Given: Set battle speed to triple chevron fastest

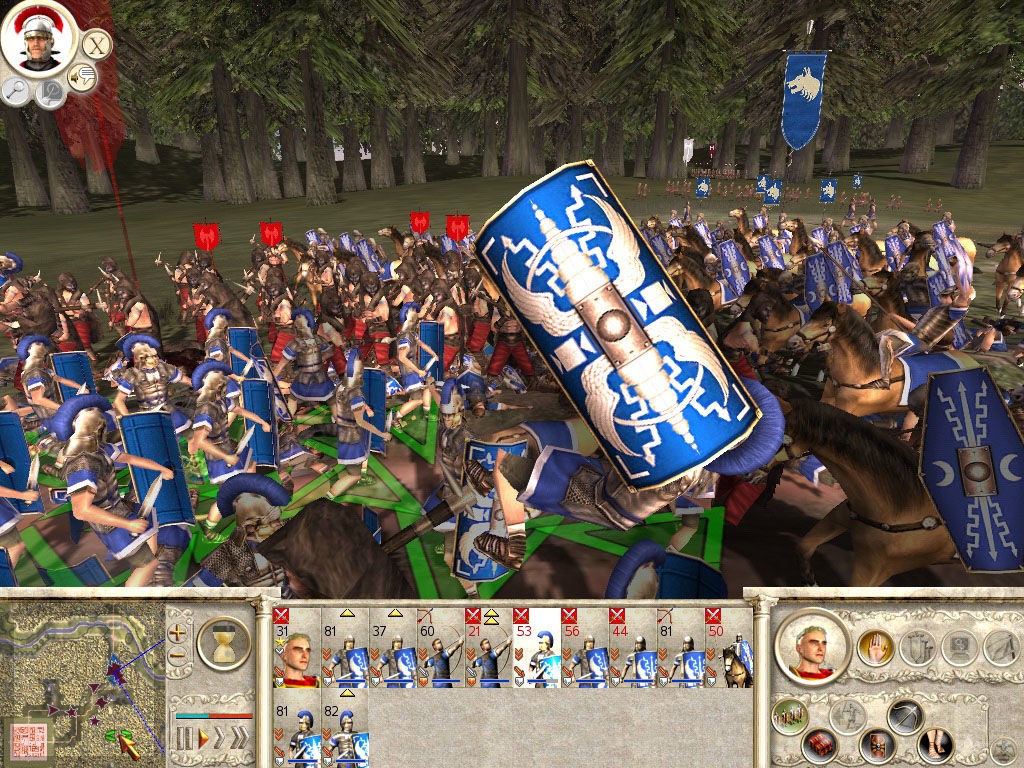Looking at the screenshot, I should tap(240, 739).
